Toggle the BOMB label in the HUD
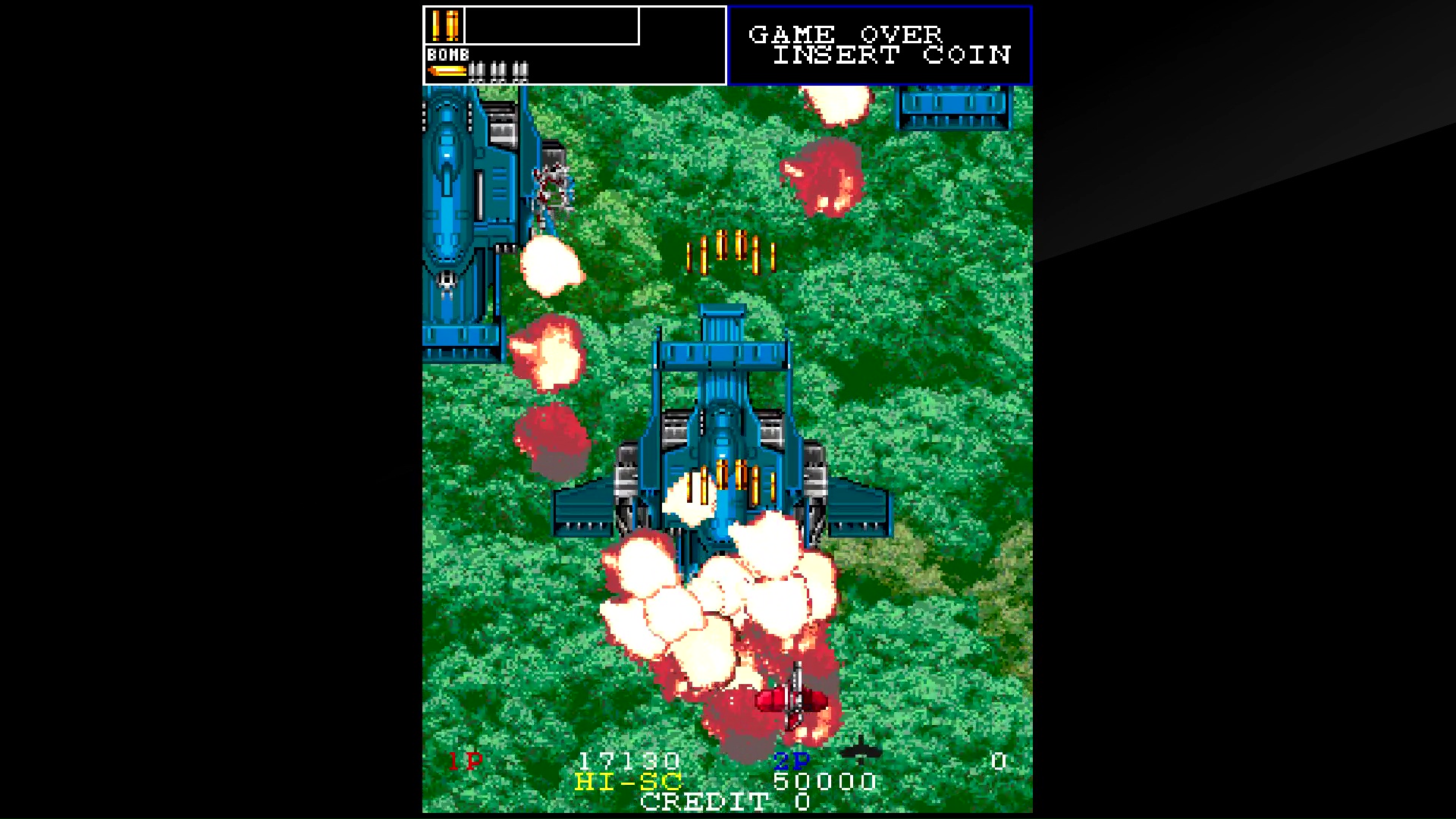Image resolution: width=1456 pixels, height=819 pixels. (x=447, y=55)
